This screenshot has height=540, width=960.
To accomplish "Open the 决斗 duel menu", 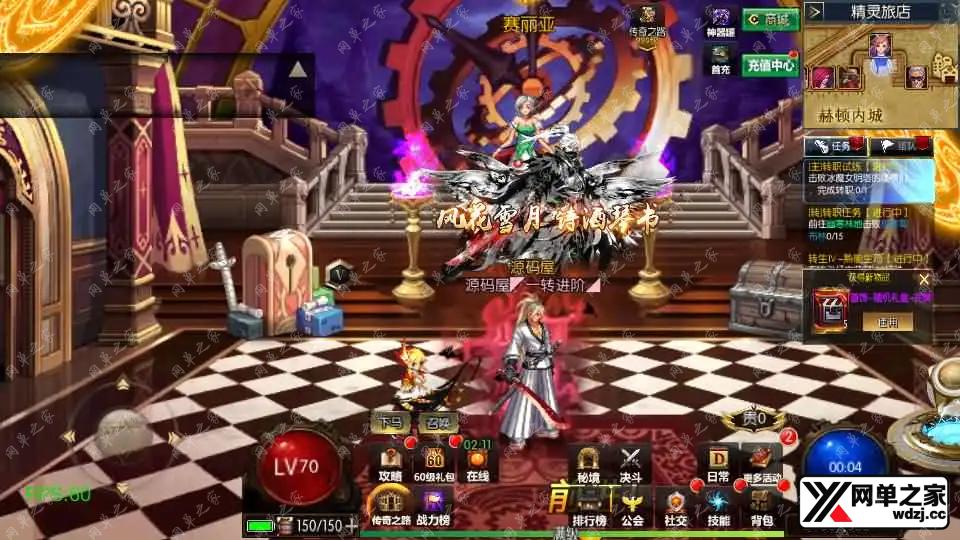I will [x=630, y=463].
